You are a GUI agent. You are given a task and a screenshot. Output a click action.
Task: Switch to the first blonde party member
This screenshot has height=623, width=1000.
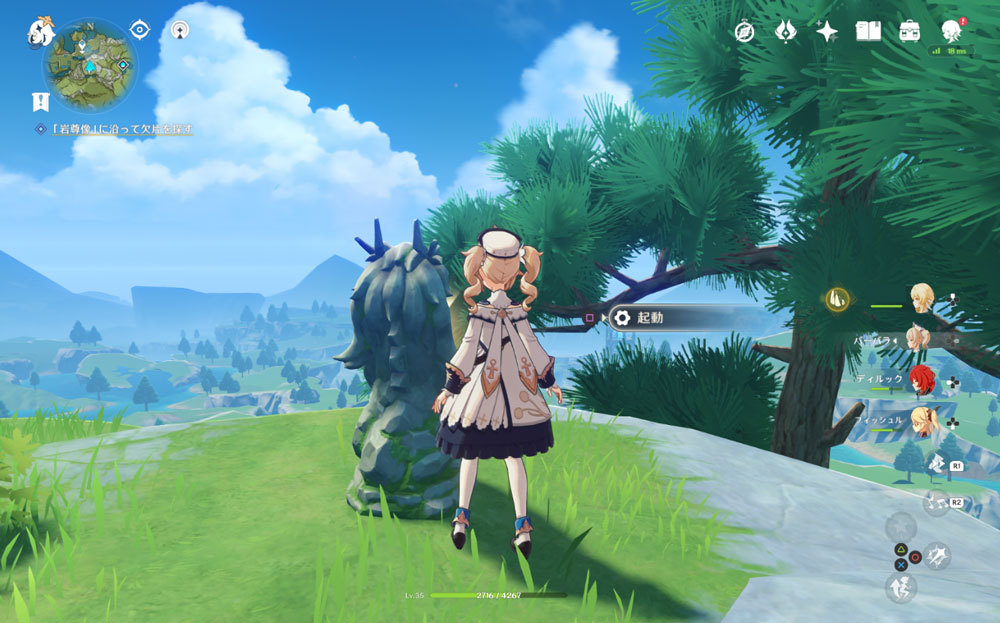tap(922, 296)
